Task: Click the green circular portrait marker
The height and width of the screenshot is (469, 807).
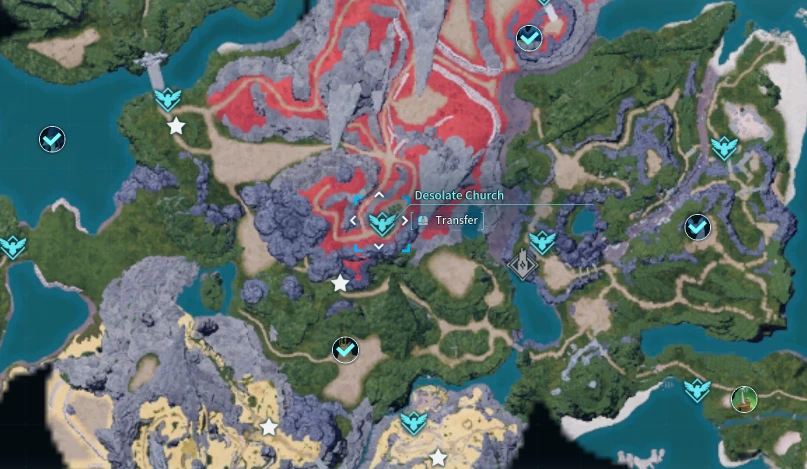Action: (x=743, y=400)
